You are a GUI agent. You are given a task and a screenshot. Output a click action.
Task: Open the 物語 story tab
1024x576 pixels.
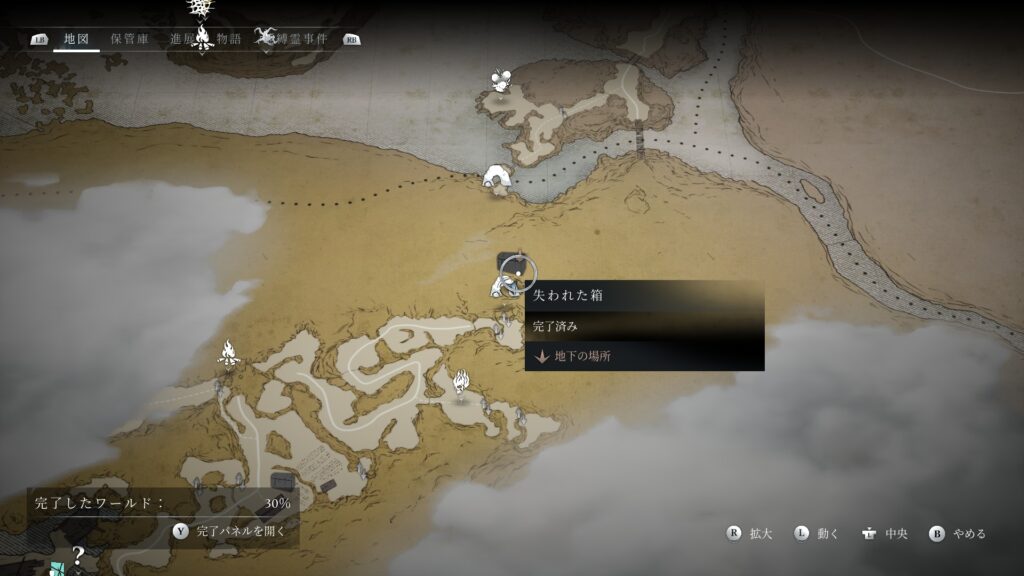229,39
